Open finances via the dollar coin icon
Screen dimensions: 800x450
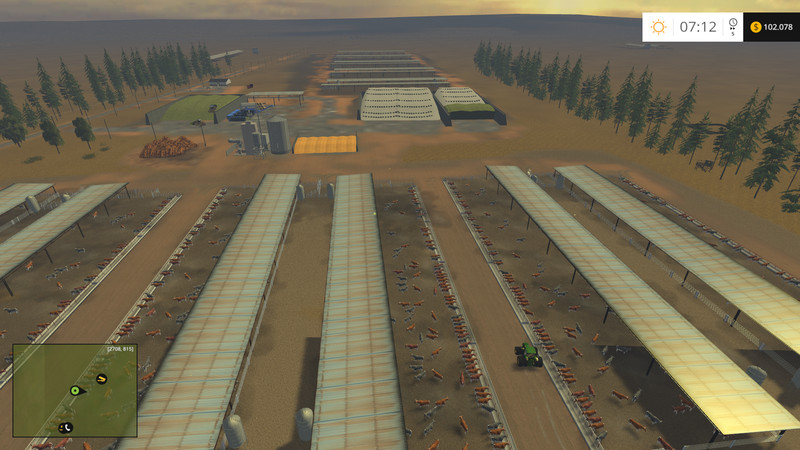coord(755,27)
